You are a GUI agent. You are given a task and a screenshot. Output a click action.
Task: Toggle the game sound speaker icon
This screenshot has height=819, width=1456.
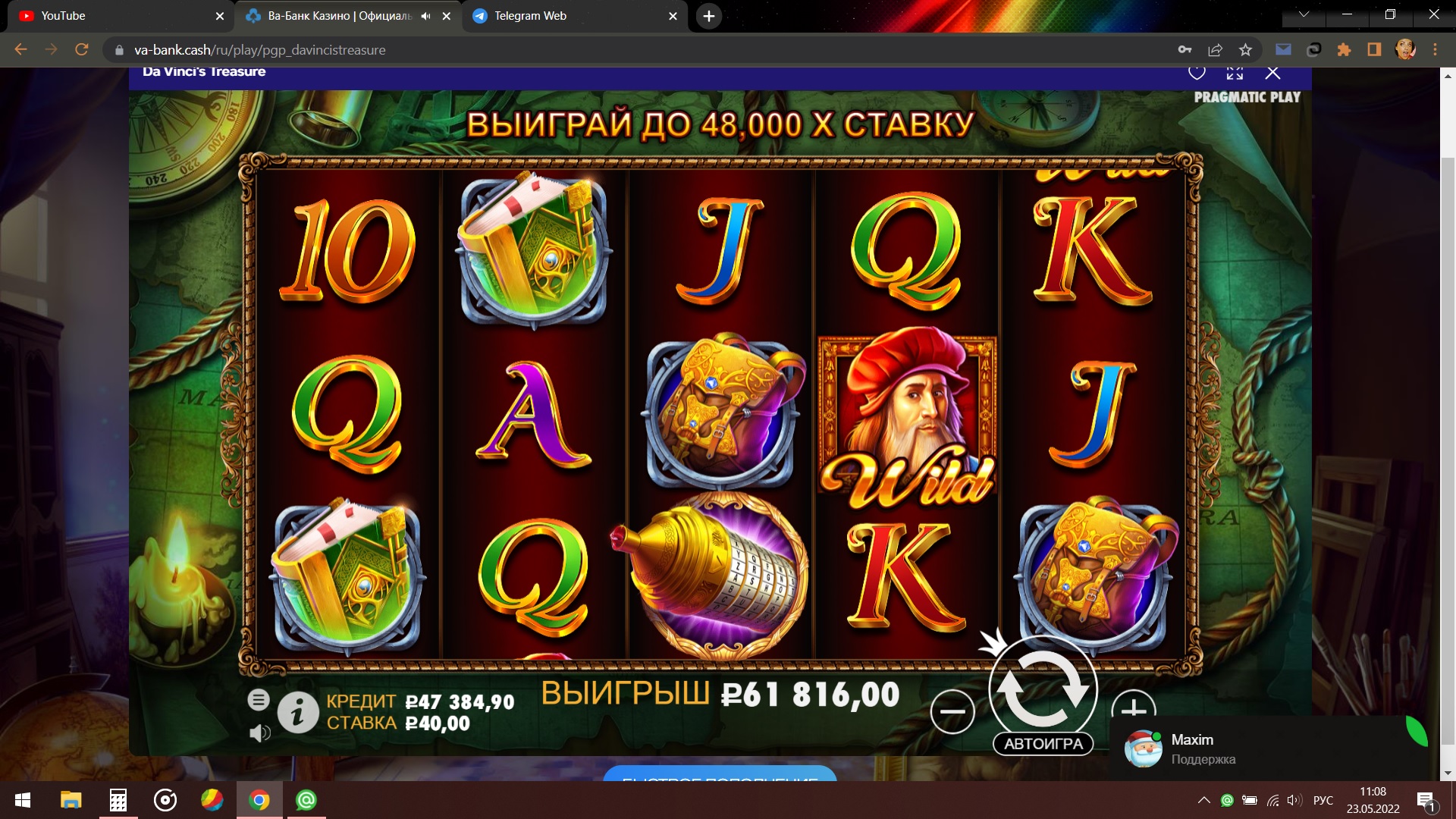tap(259, 733)
